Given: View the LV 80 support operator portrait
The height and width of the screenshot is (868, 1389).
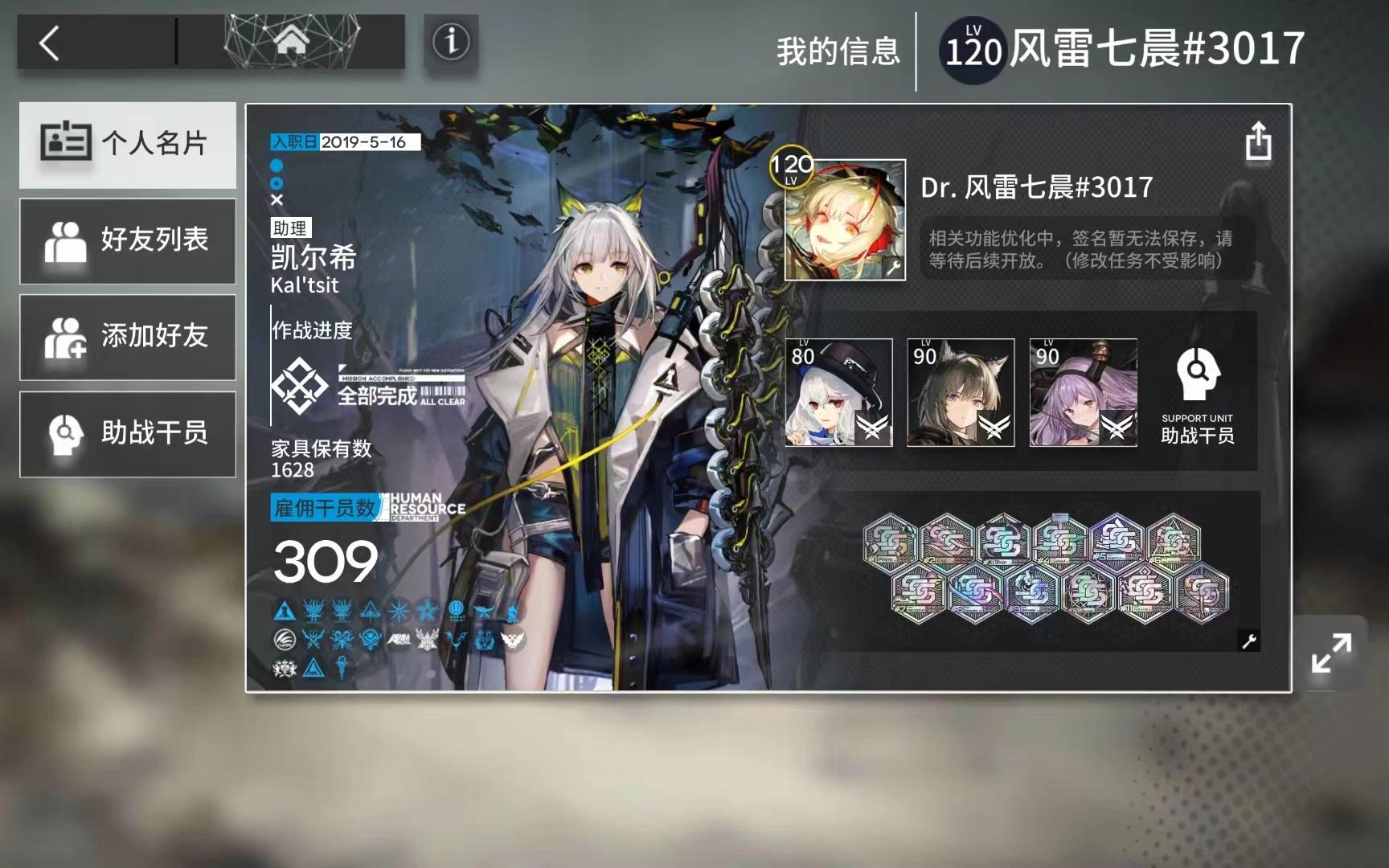Looking at the screenshot, I should click(x=838, y=392).
